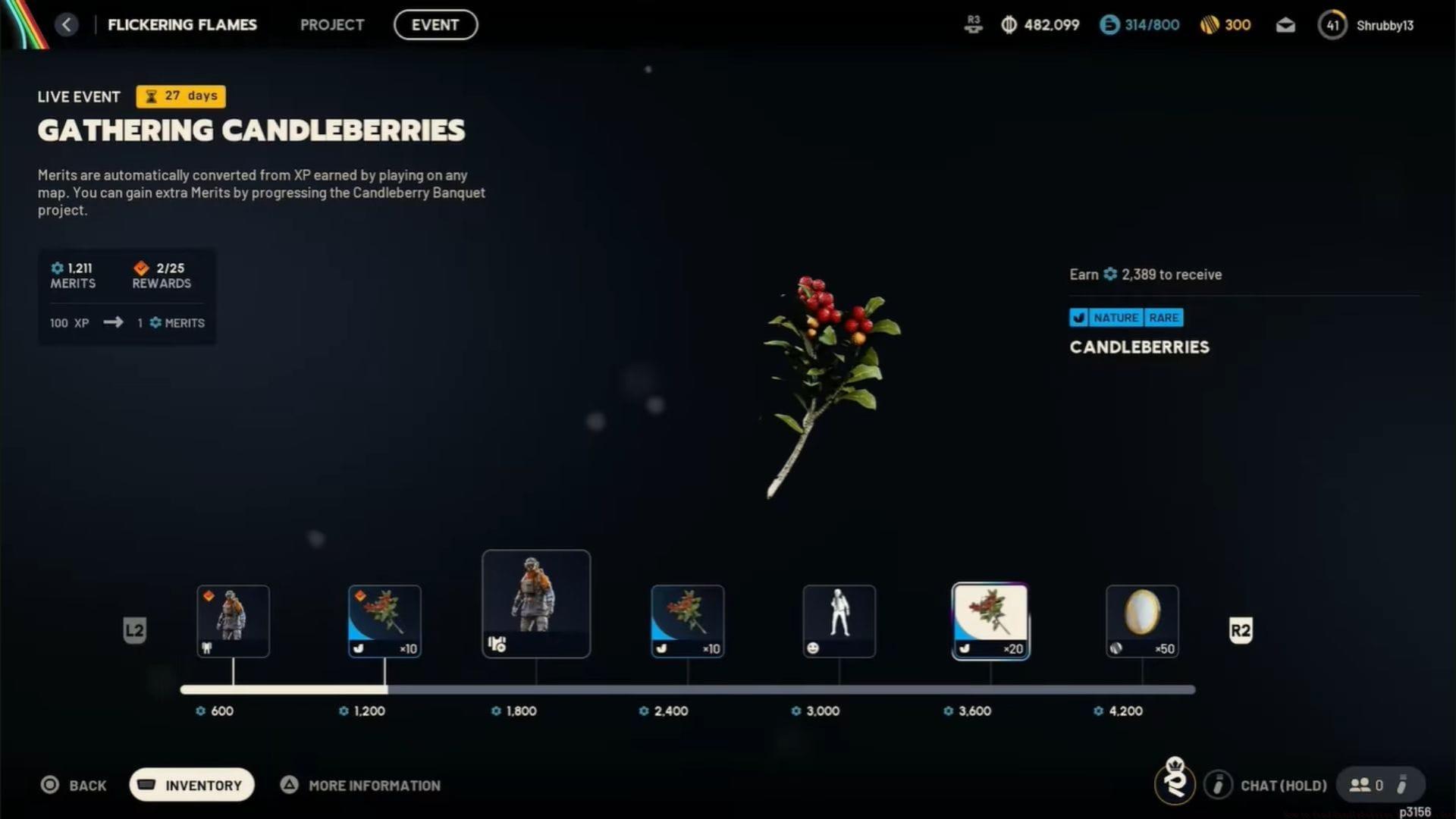Viewport: 1456px width, 819px height.
Task: Click the crowned emblem near chat bar
Action: 1176,784
